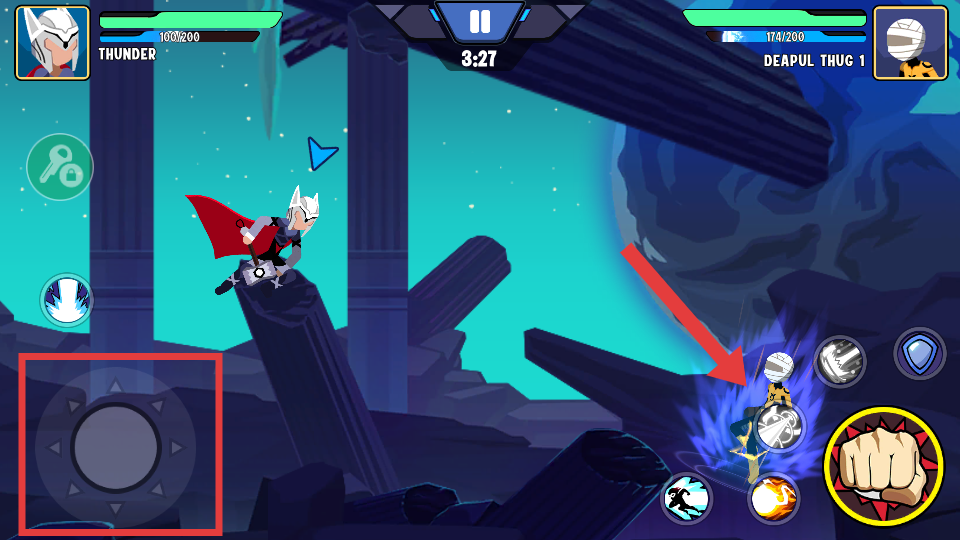The height and width of the screenshot is (540, 960).
Task: Select the Deapul Thug 1 enemy portrait
Action: [x=909, y=43]
